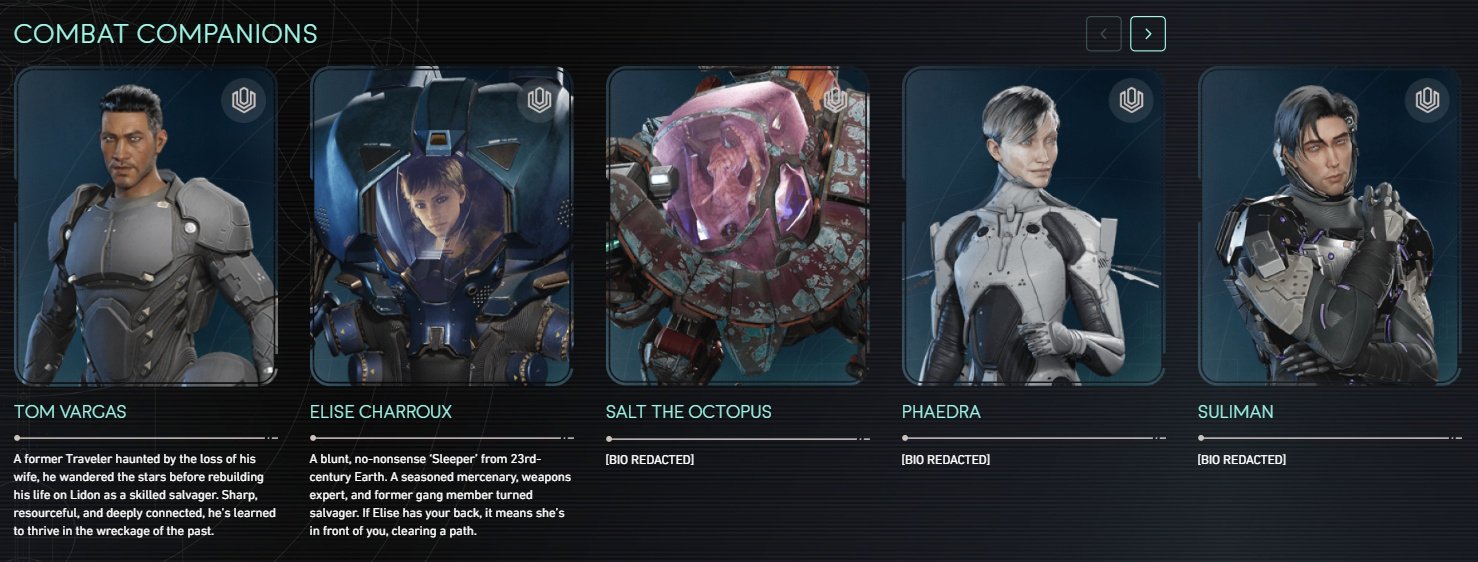The image size is (1478, 562).
Task: Show the next combat companions page
Action: click(x=1148, y=34)
